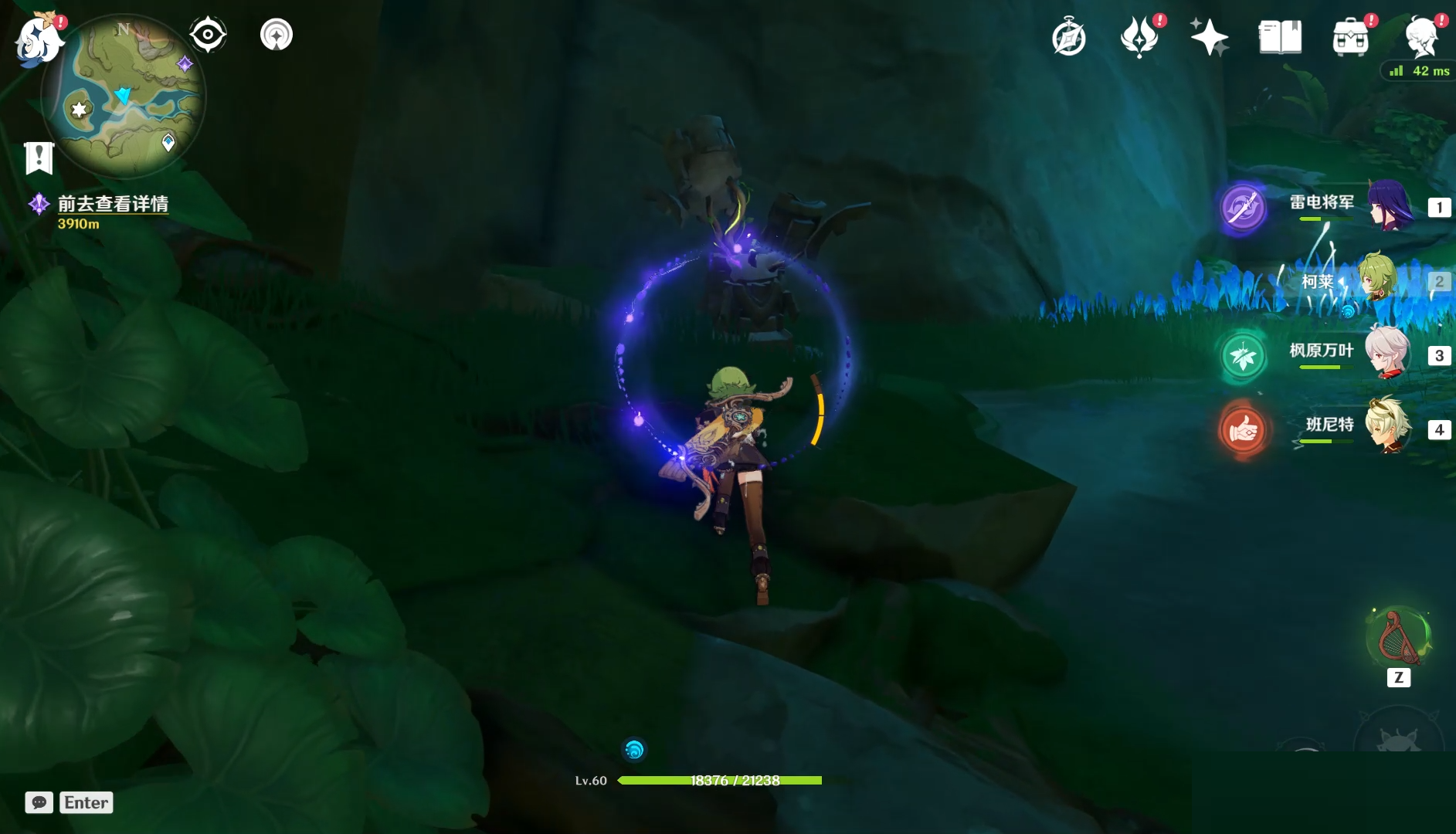Open the Paimon menu

pyautogui.click(x=39, y=39)
